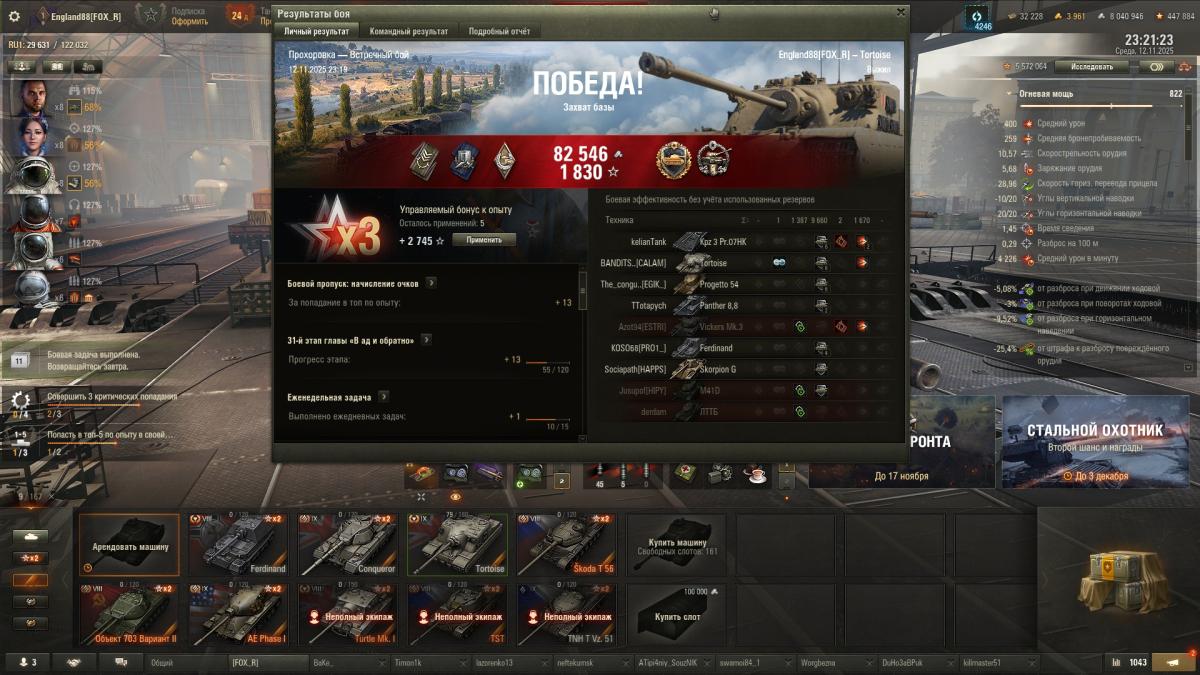1200x675 pixels.
Task: Select the Škoda T 56 tank
Action: click(x=566, y=544)
